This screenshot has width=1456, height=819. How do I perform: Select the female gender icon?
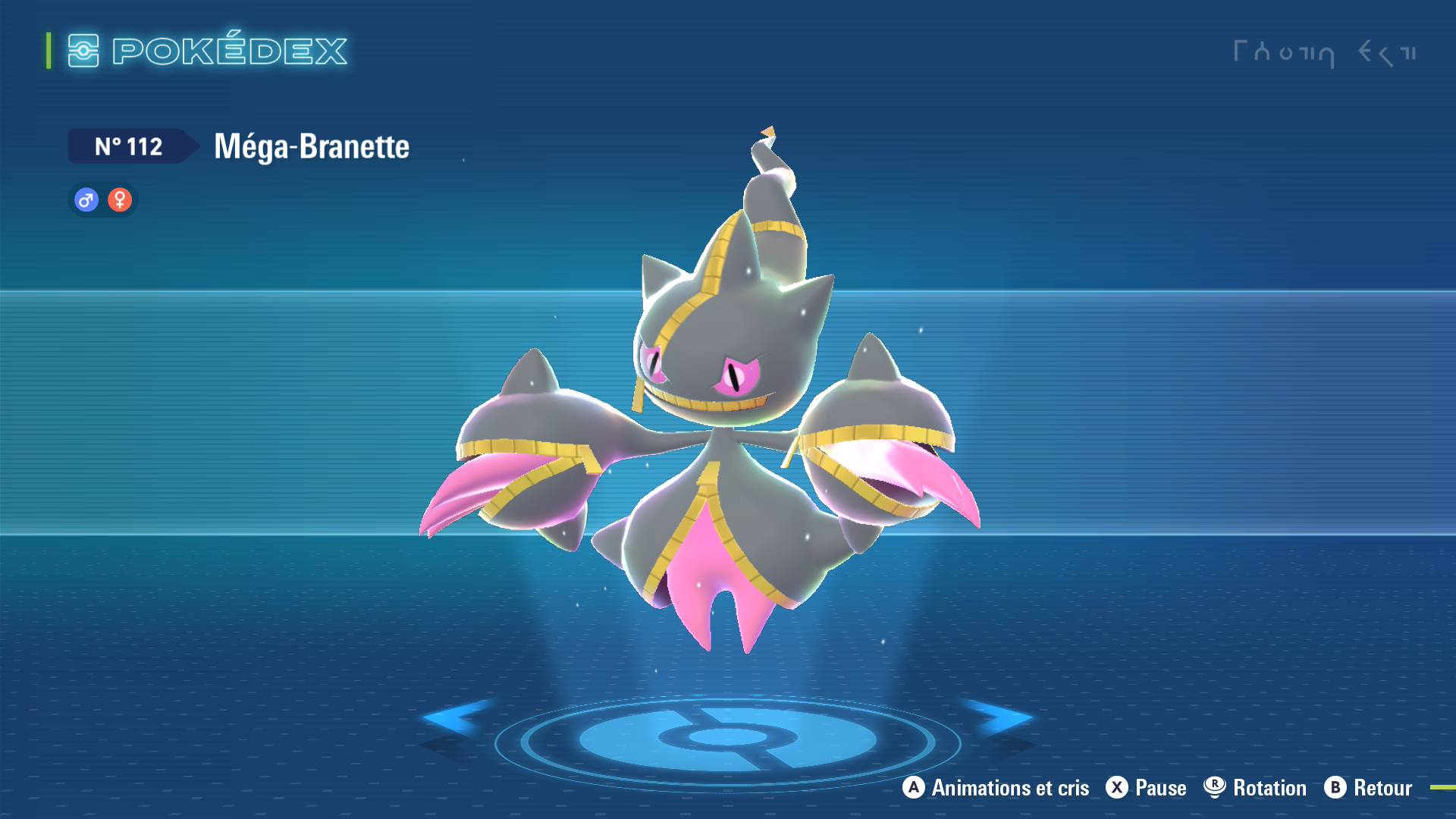120,200
